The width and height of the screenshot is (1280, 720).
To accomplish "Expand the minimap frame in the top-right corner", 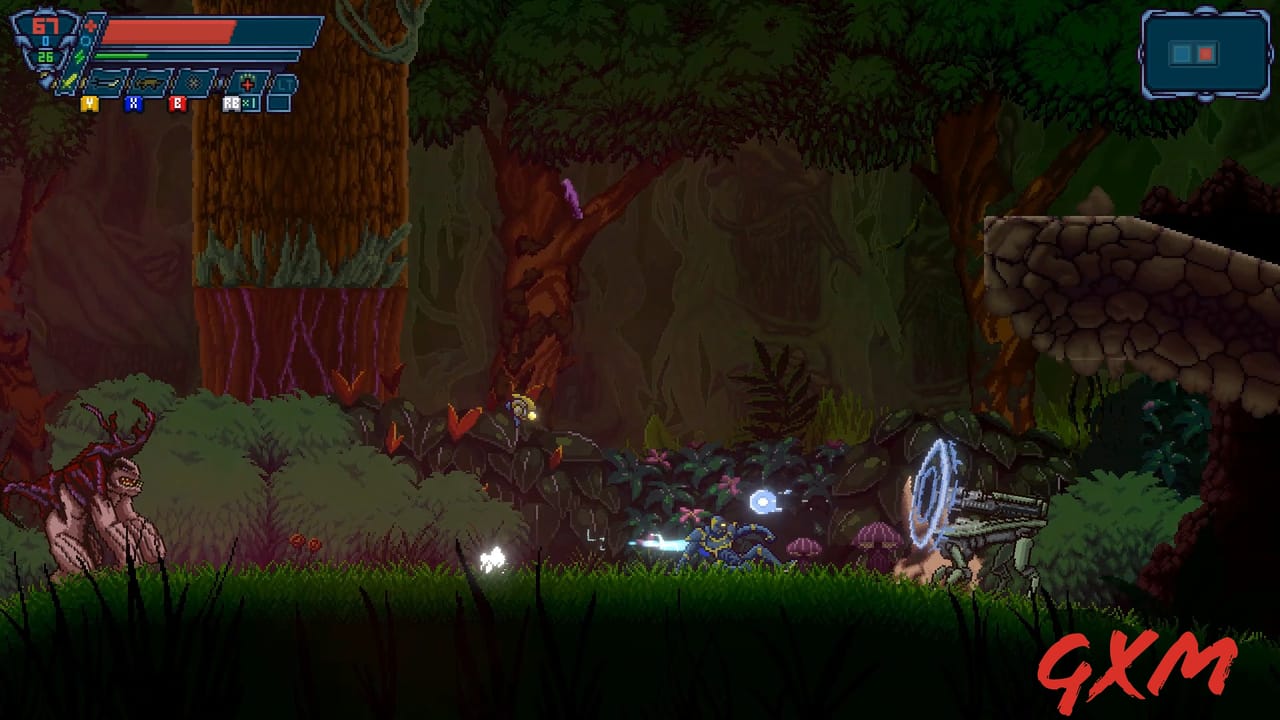I will [1206, 55].
